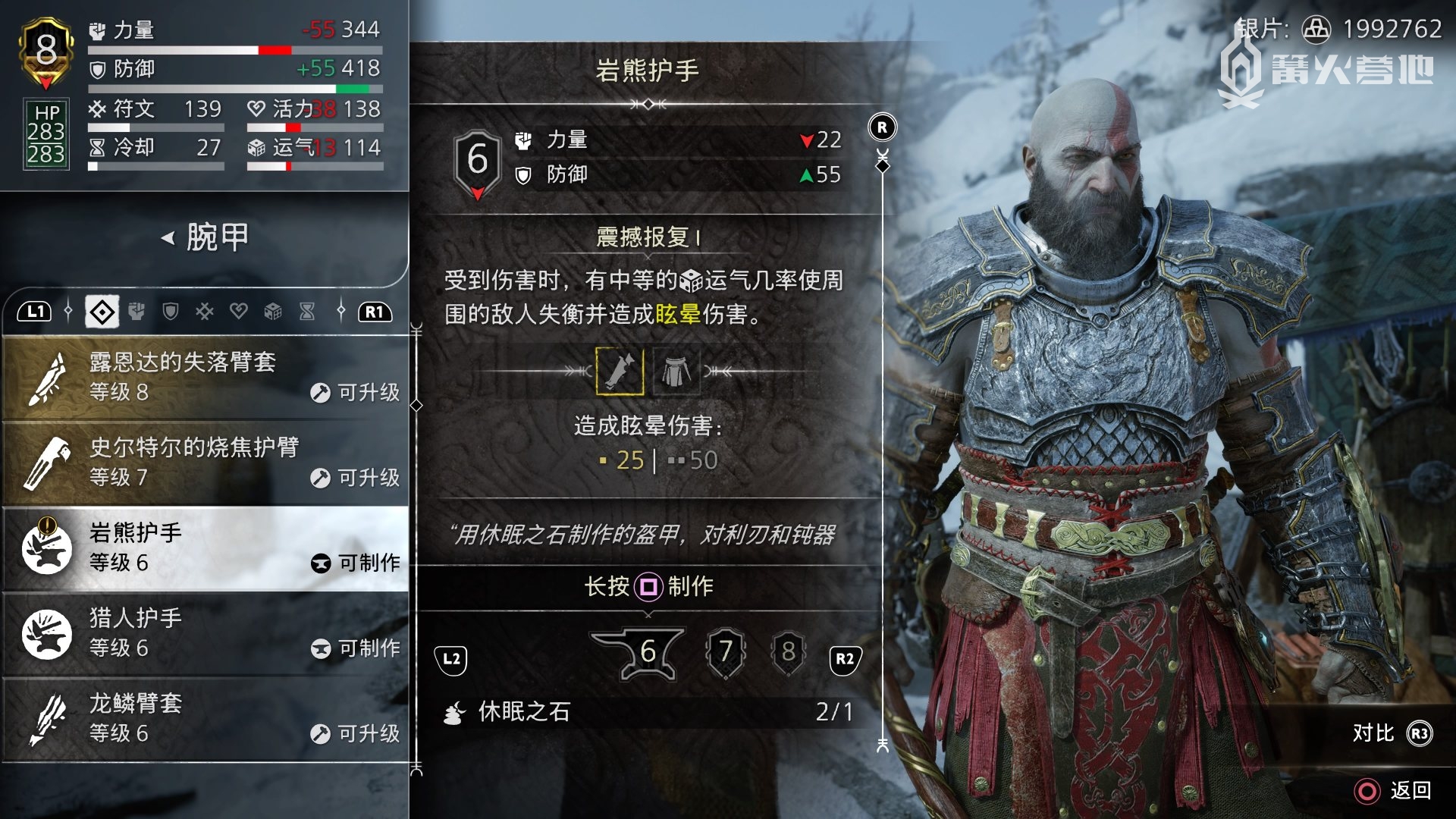Filter armor by the vitality heart icon
Viewport: 1456px width, 819px height.
(x=239, y=312)
